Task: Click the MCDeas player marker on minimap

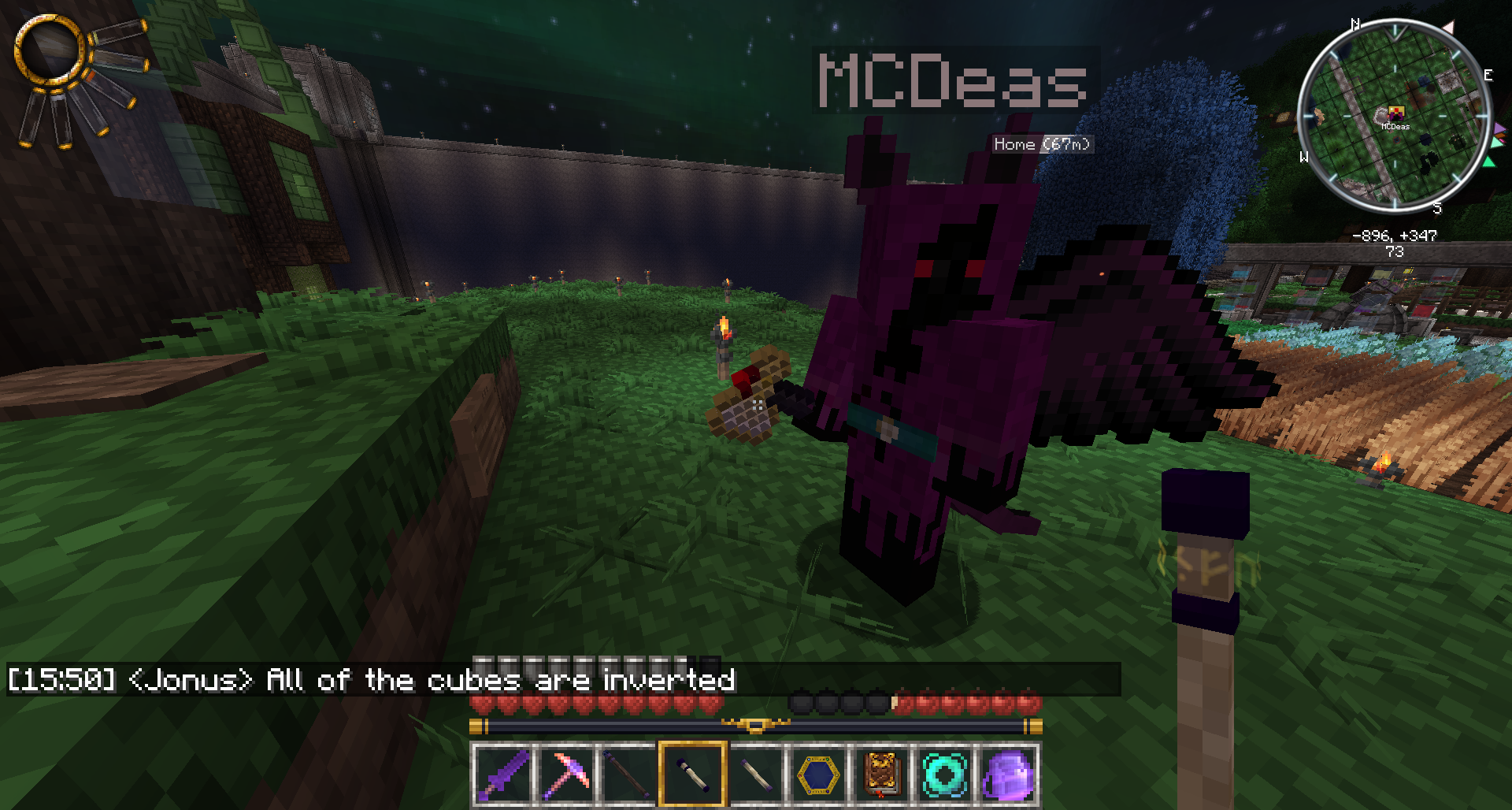Action: [1395, 114]
